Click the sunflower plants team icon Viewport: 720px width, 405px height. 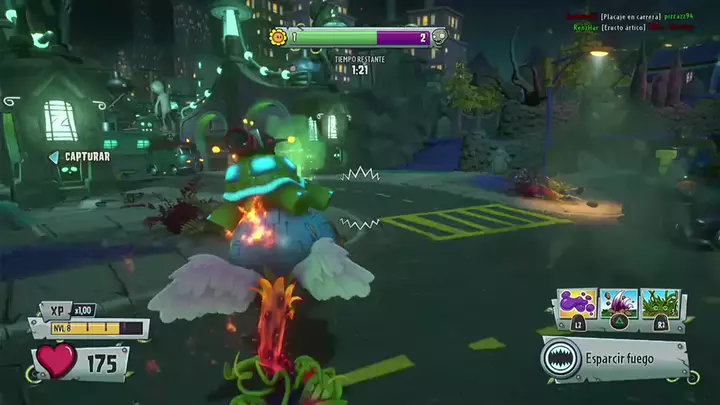(x=278, y=37)
